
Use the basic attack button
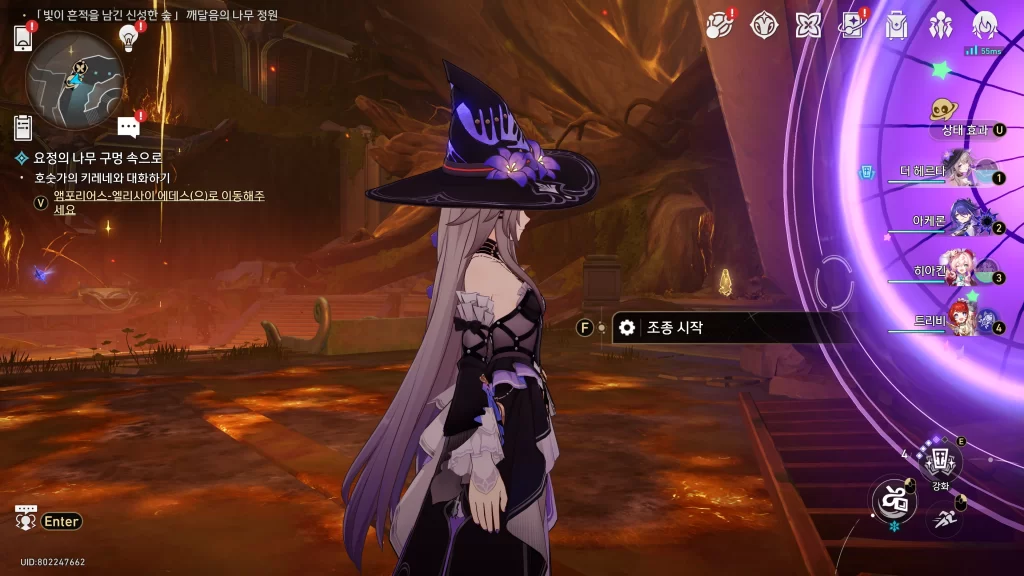(x=893, y=499)
